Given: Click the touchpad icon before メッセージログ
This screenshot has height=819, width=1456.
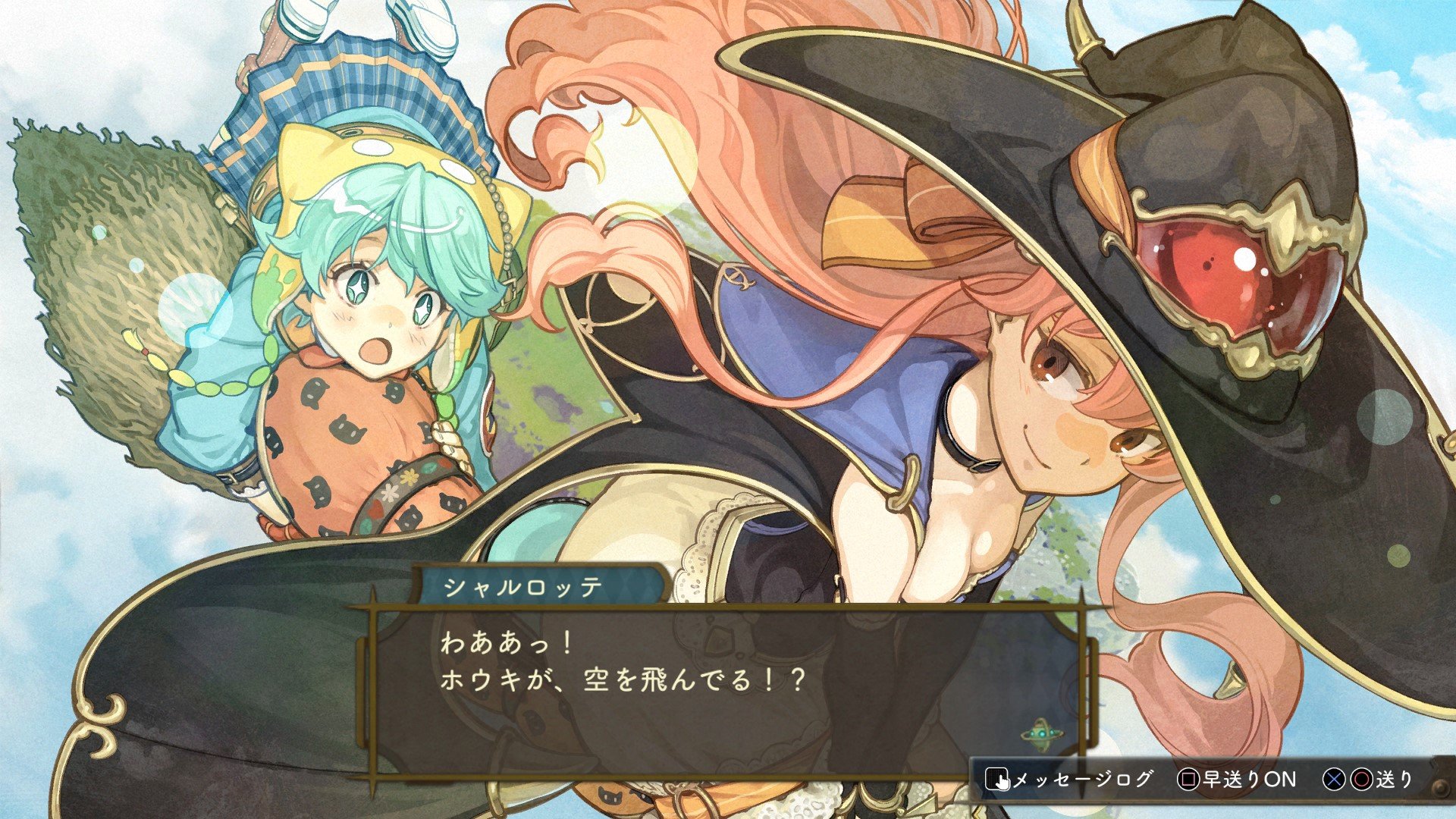Looking at the screenshot, I should (x=997, y=779).
